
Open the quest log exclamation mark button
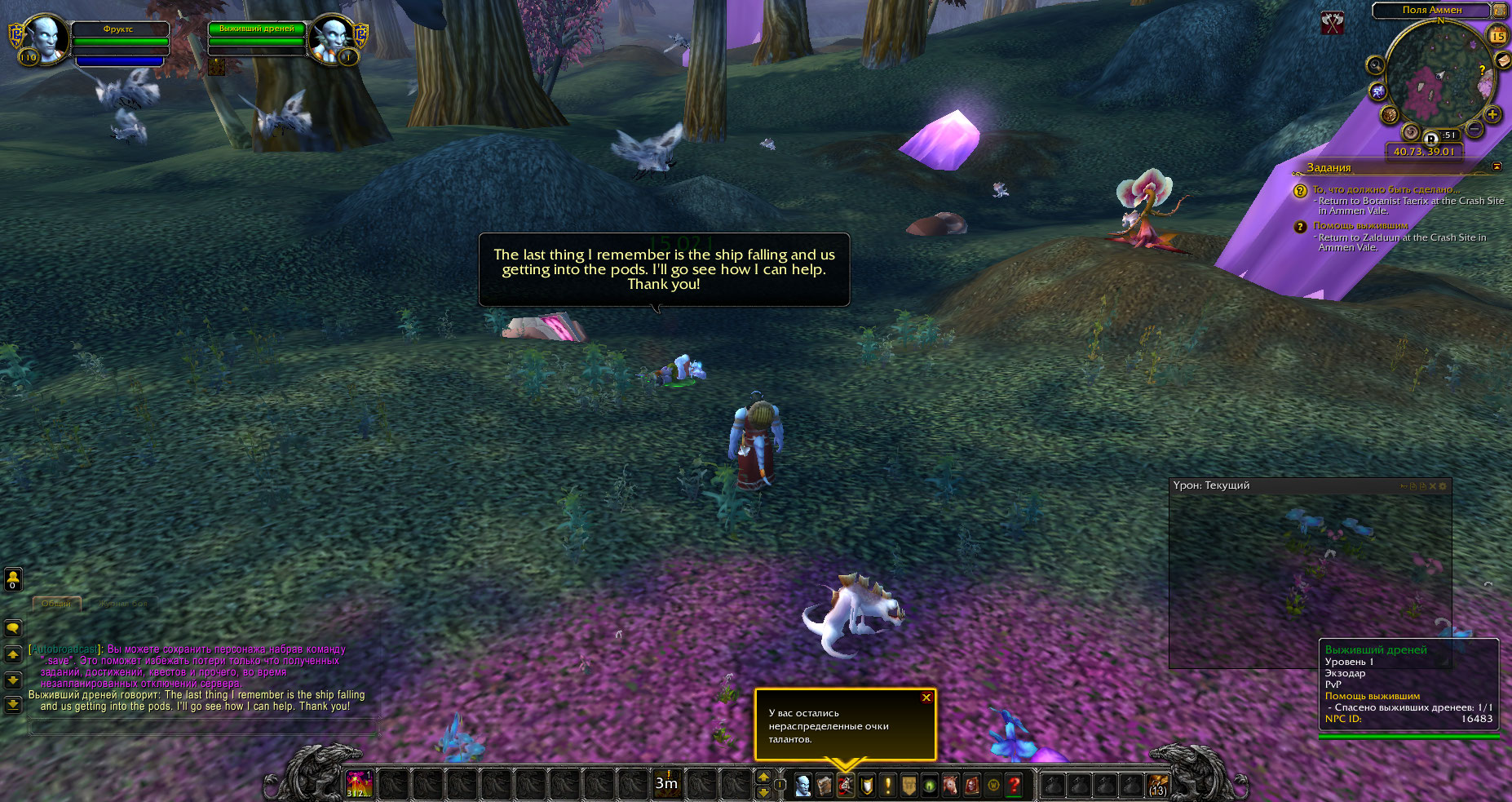[x=887, y=785]
